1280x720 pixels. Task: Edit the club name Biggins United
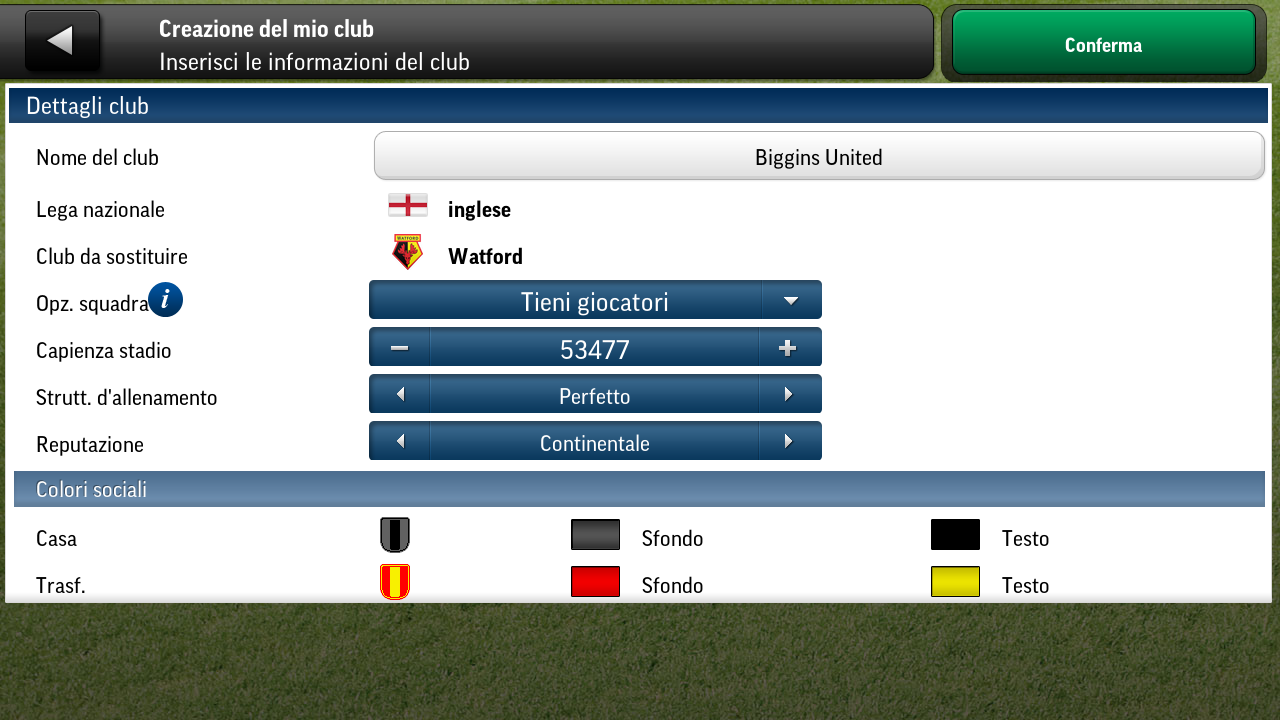tap(818, 156)
